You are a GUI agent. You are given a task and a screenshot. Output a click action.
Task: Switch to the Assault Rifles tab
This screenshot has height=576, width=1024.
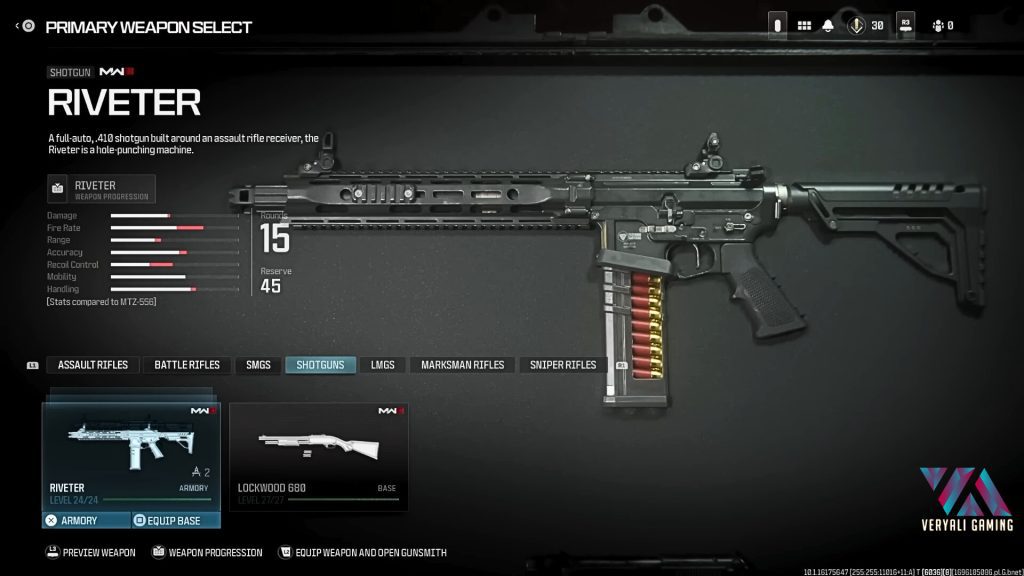tap(92, 365)
